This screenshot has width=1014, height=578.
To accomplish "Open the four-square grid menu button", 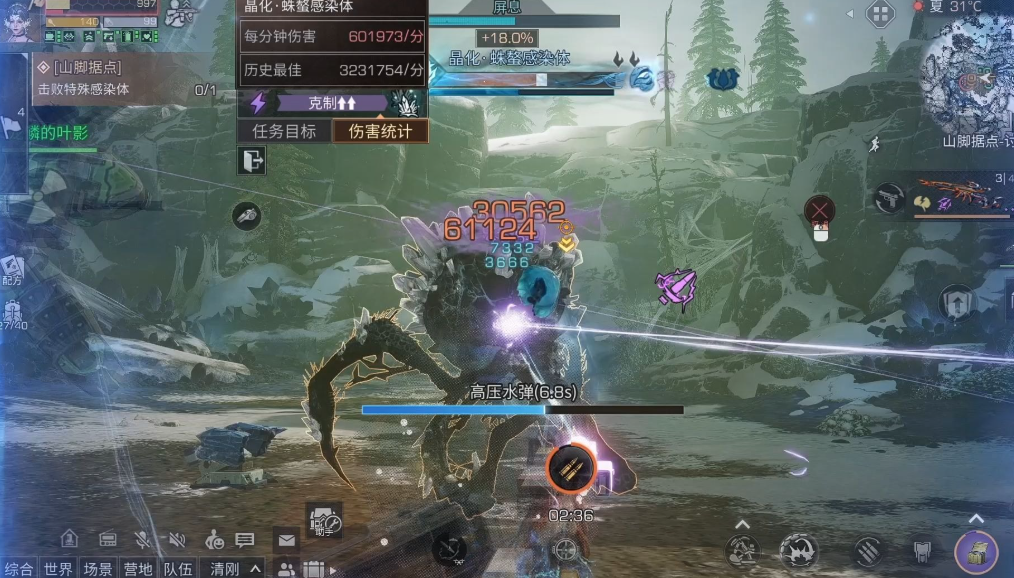I will [x=880, y=14].
